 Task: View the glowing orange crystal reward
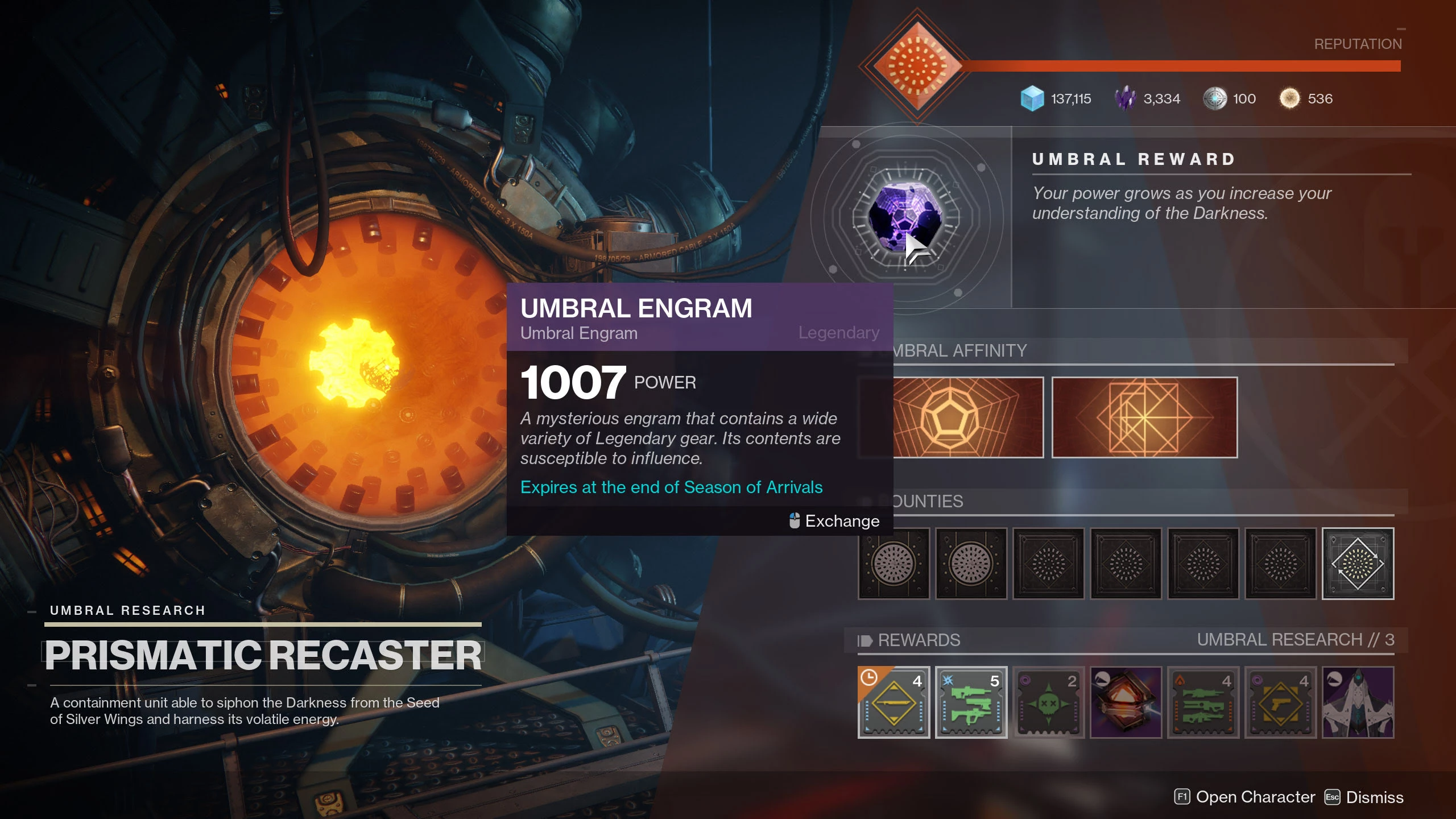1126,702
